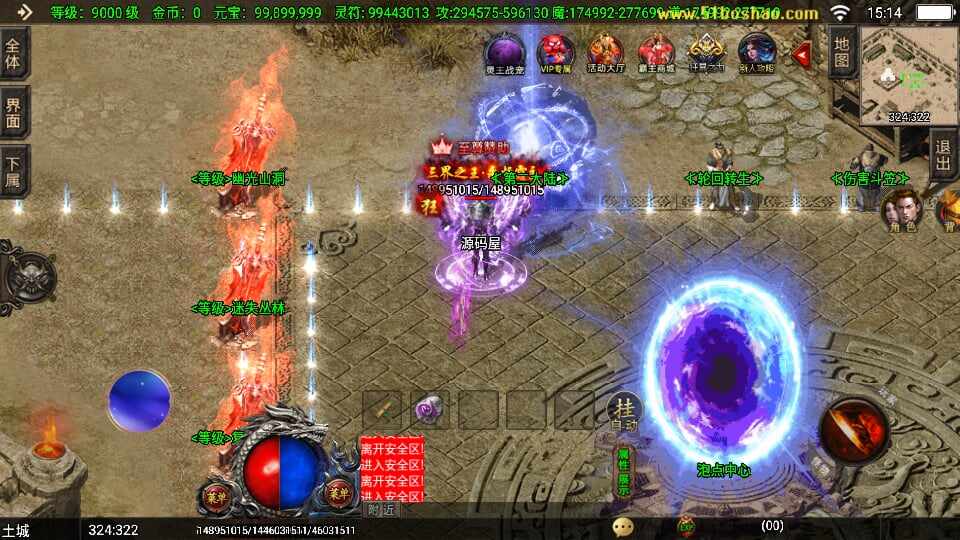Screen dimensions: 960x540
Task: Open the chat speech bubble icon
Action: coord(623,525)
